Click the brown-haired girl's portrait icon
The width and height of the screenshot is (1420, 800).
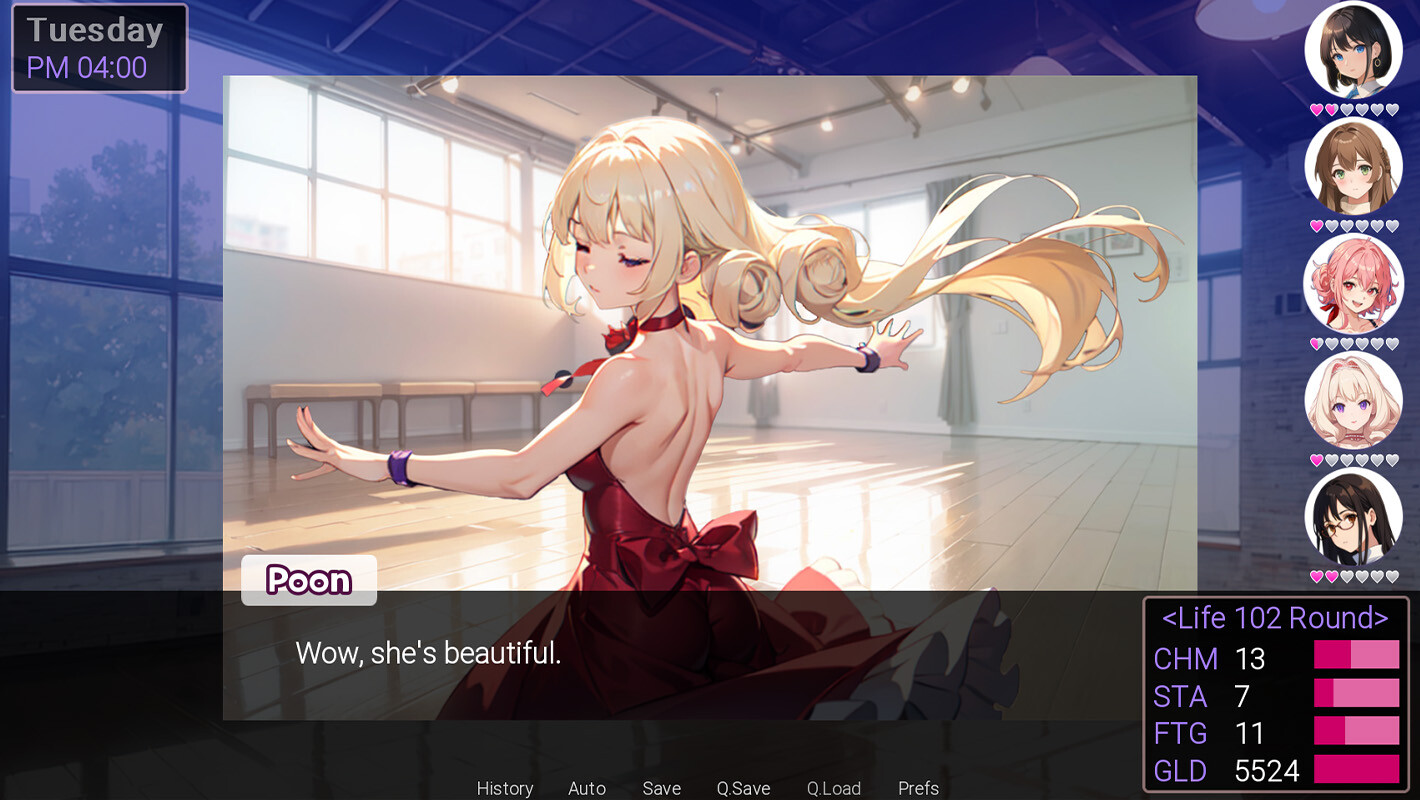pyautogui.click(x=1355, y=166)
